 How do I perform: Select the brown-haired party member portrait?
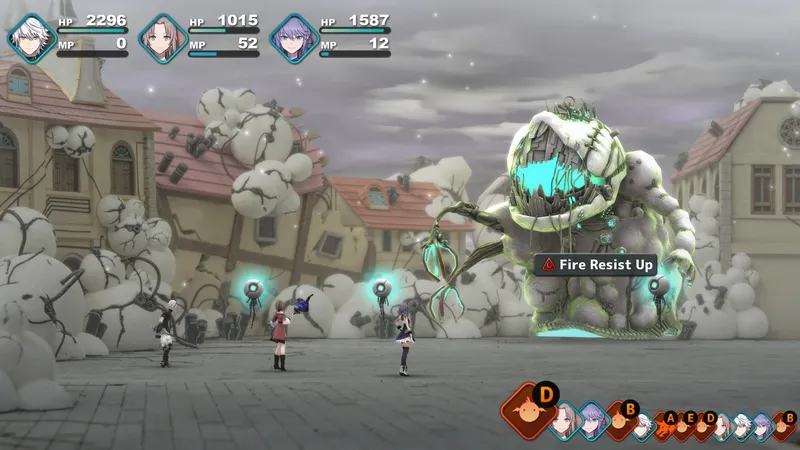coord(163,38)
